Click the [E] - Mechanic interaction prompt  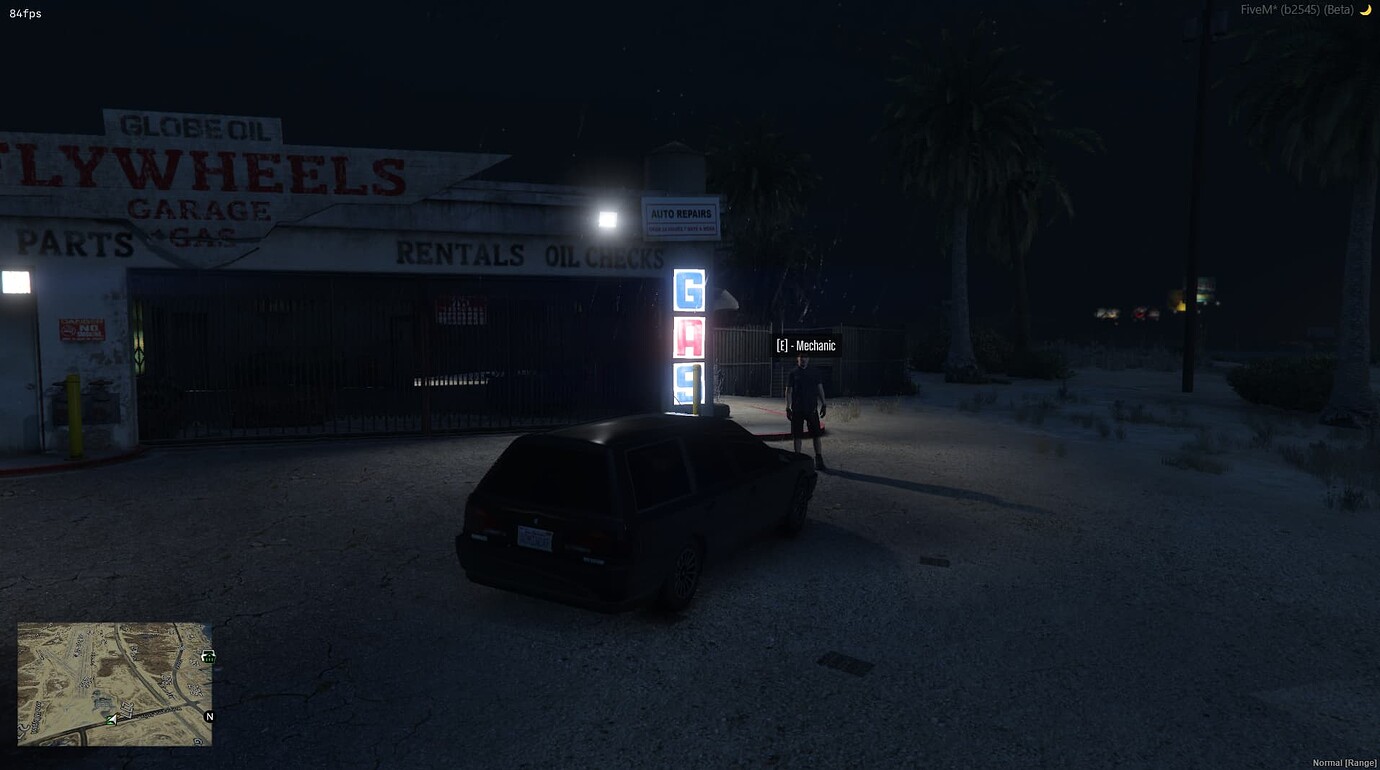(805, 344)
